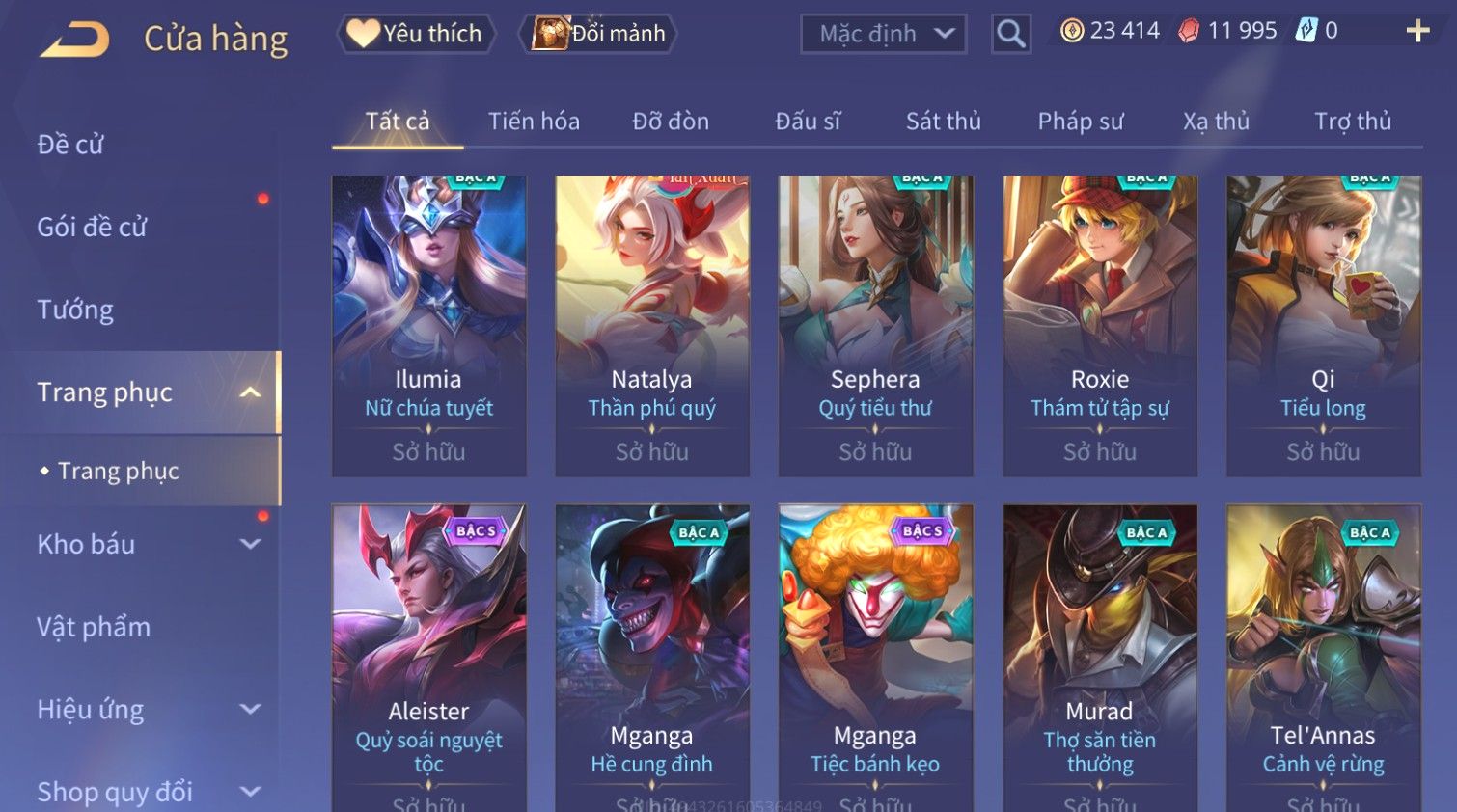
Task: Switch to the Pháp sư tab
Action: [1080, 122]
